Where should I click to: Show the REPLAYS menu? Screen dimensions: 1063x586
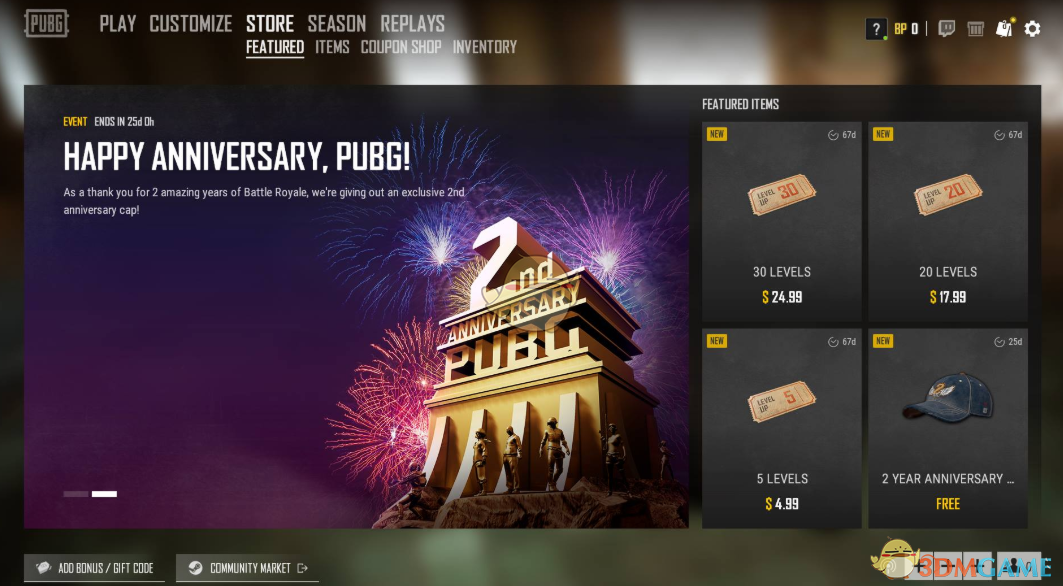pos(413,23)
